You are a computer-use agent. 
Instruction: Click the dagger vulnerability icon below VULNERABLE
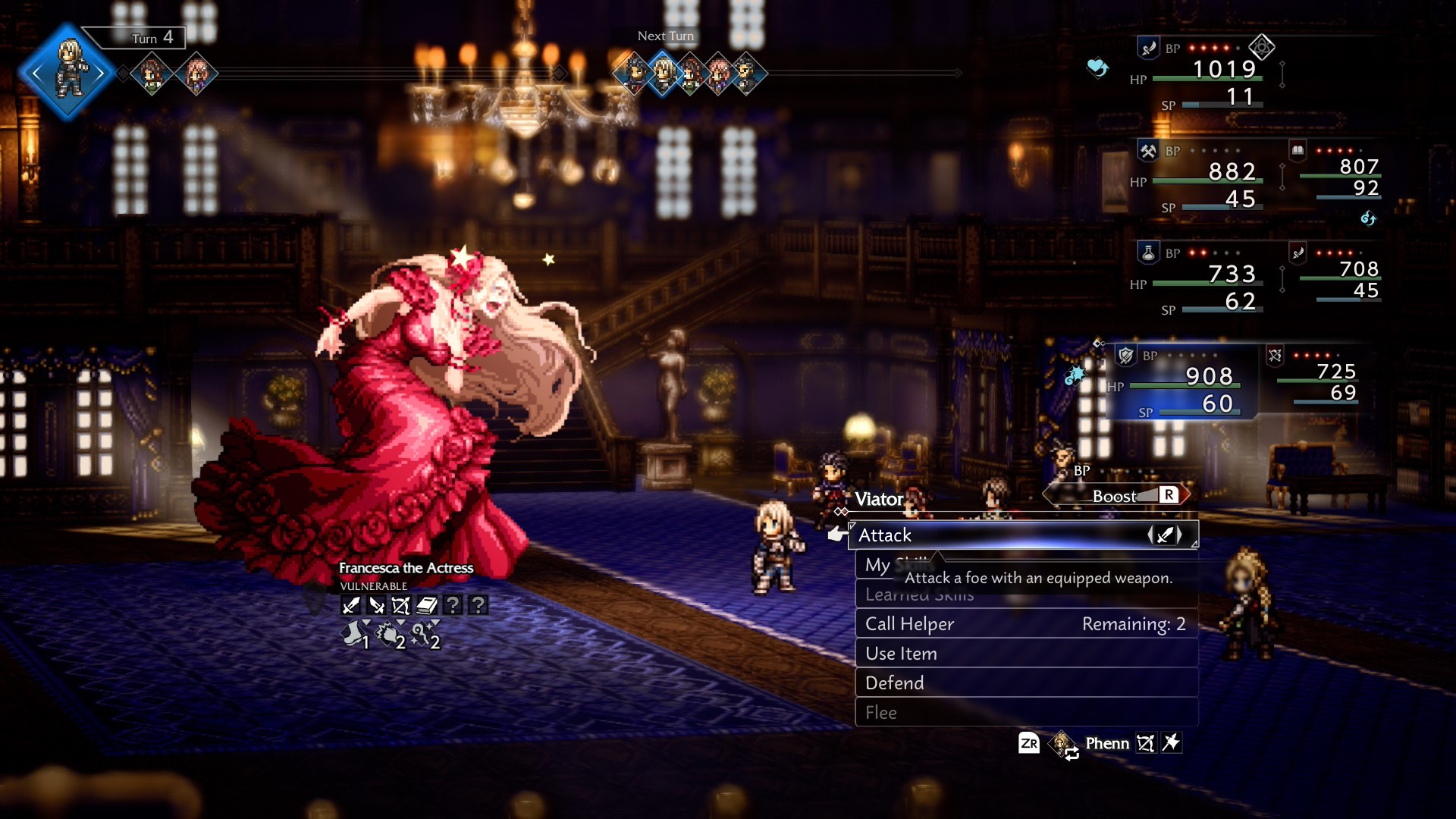pos(377,605)
